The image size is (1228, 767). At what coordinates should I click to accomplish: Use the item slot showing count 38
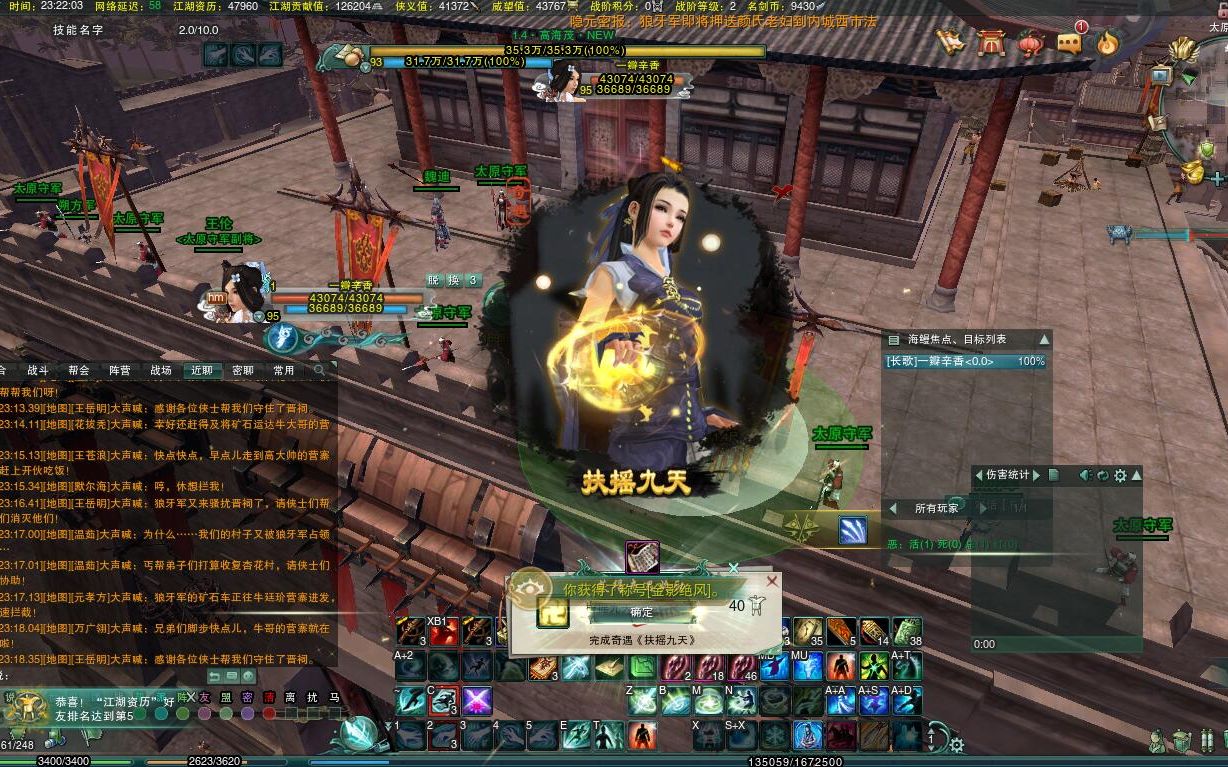pyautogui.click(x=906, y=631)
